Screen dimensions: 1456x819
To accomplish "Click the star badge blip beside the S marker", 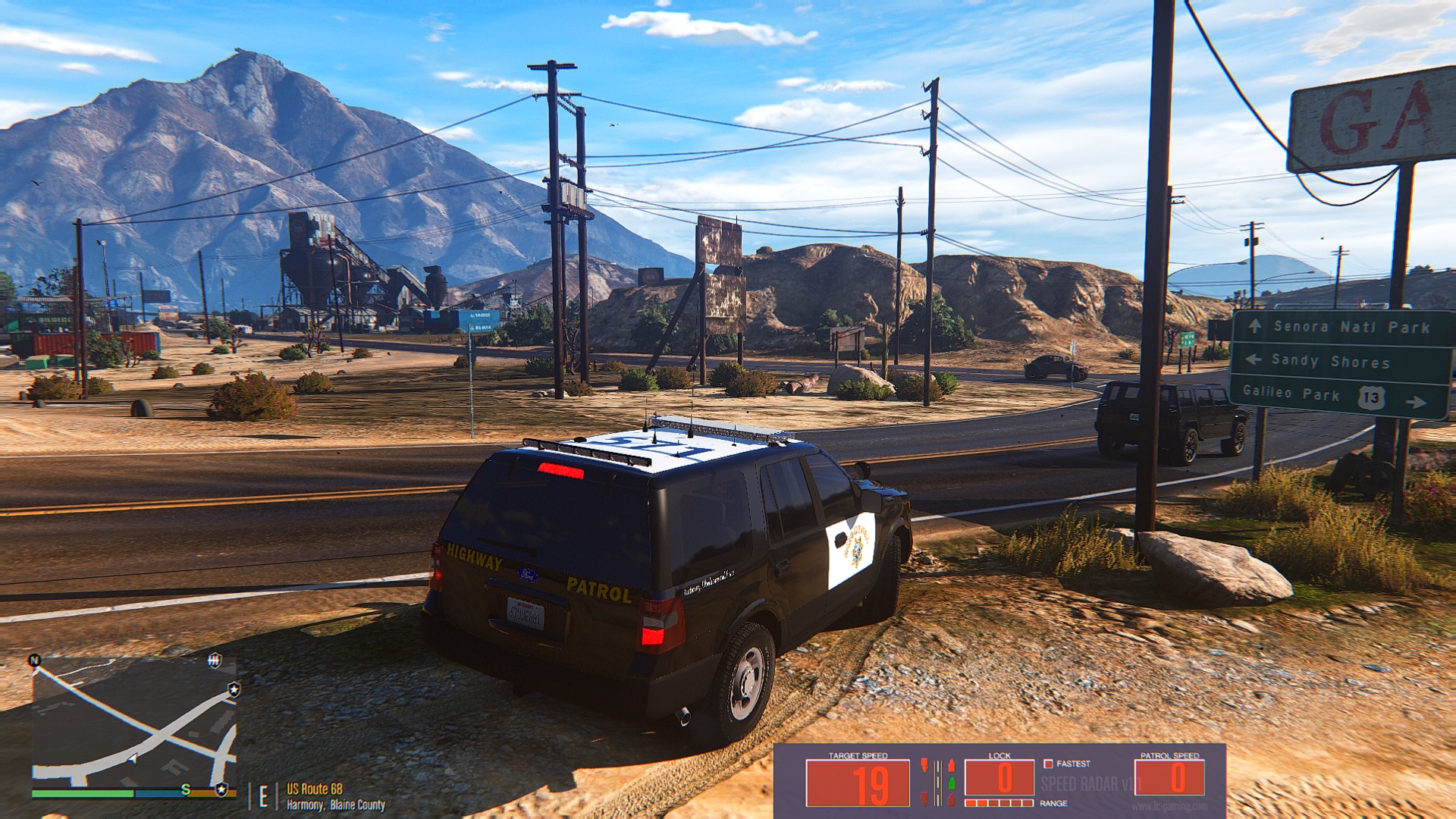I will coord(221,789).
